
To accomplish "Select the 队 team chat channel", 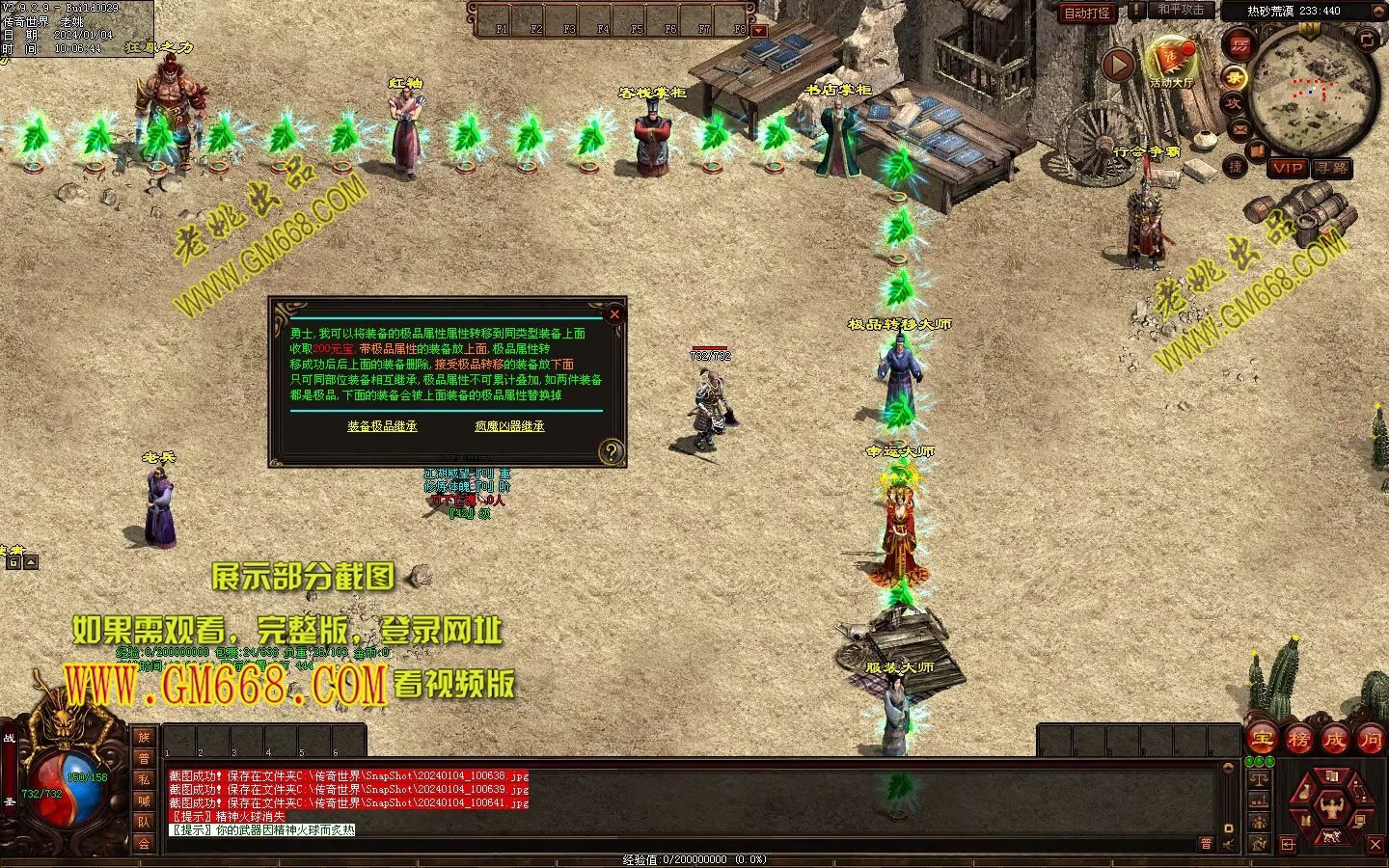I will pos(144,822).
